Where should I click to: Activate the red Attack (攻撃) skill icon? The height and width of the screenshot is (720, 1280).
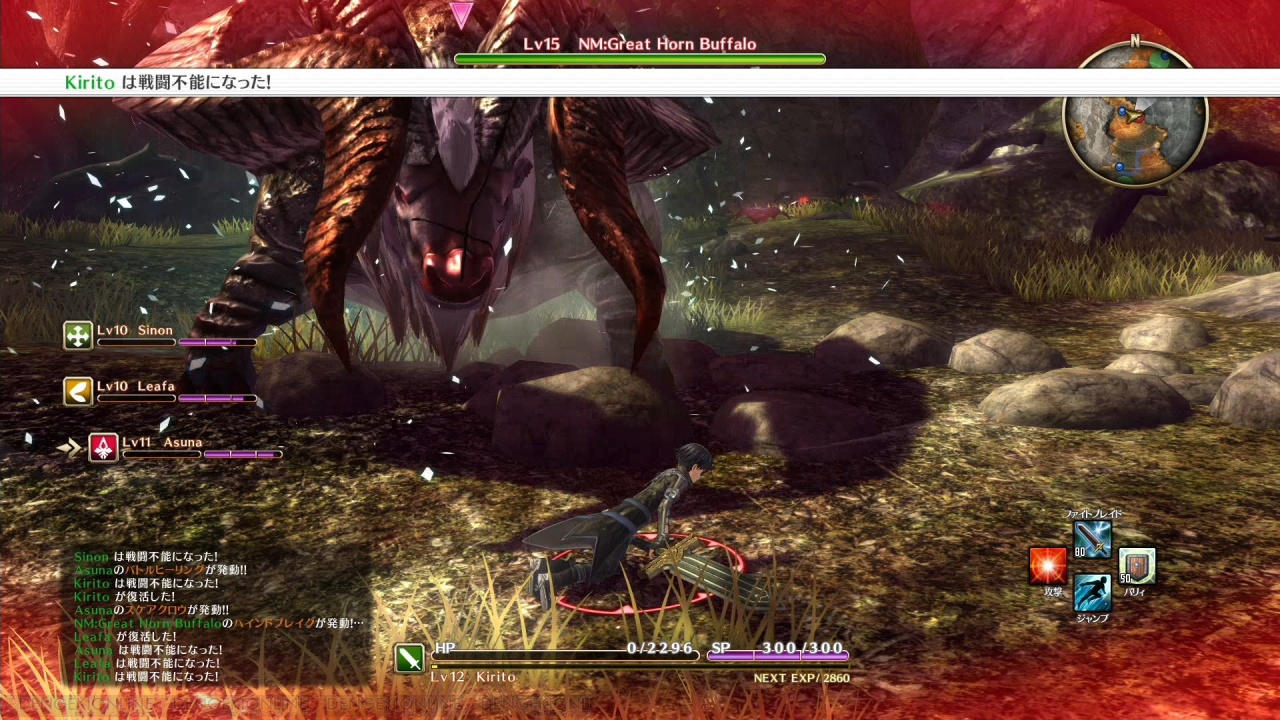point(1048,566)
